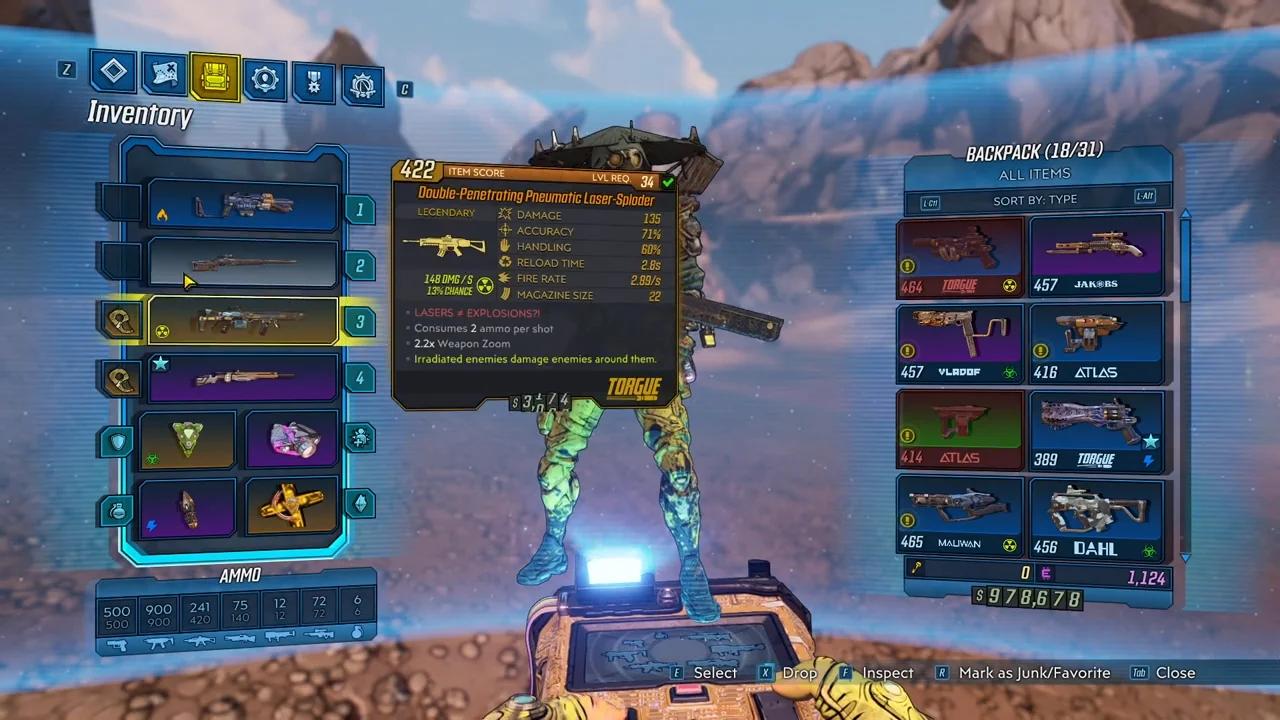Open the Missions tab with diamond icon
Image resolution: width=1280 pixels, height=720 pixels.
pyautogui.click(x=113, y=71)
